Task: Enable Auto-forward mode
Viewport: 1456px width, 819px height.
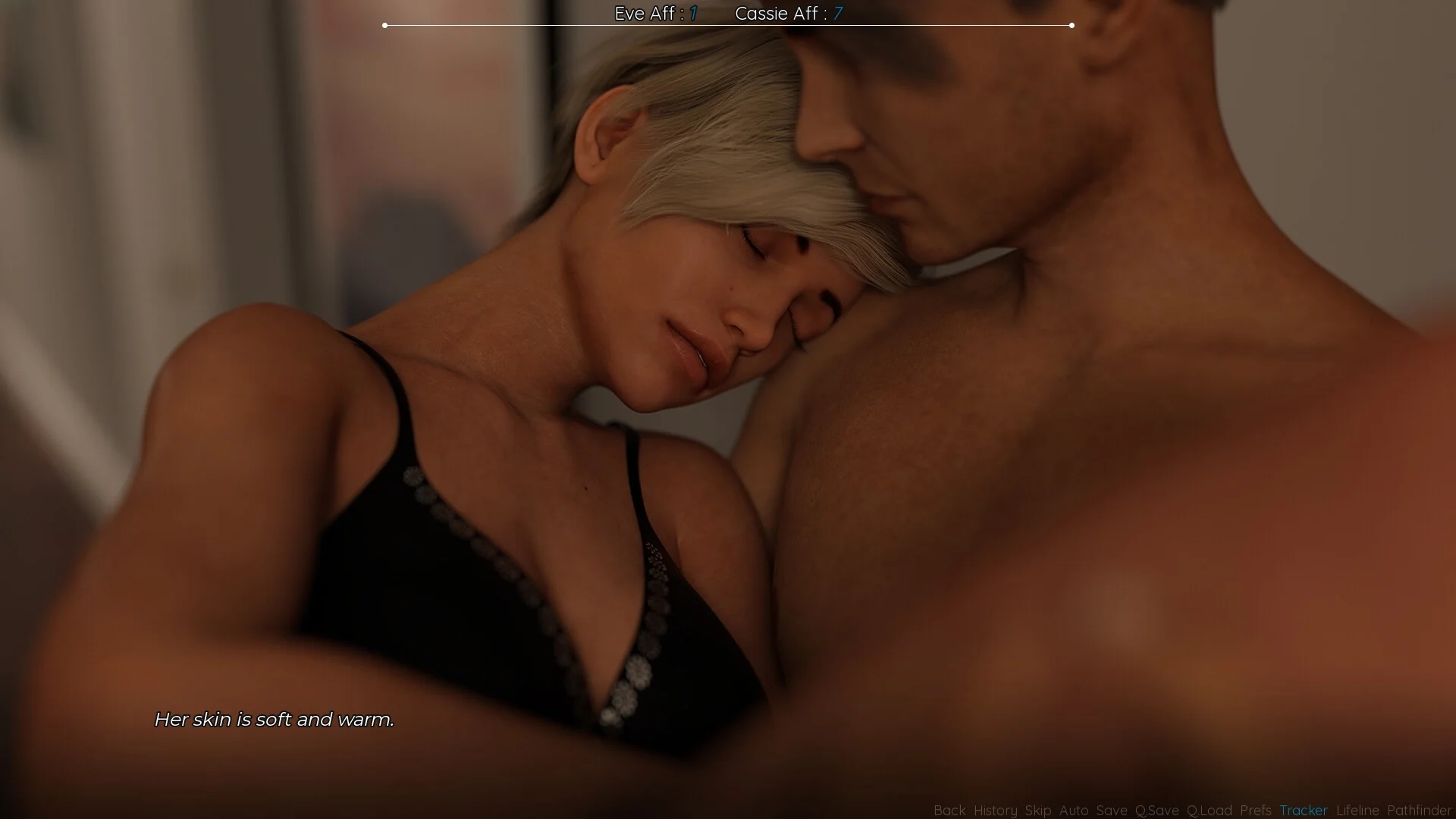Action: coord(1074,811)
